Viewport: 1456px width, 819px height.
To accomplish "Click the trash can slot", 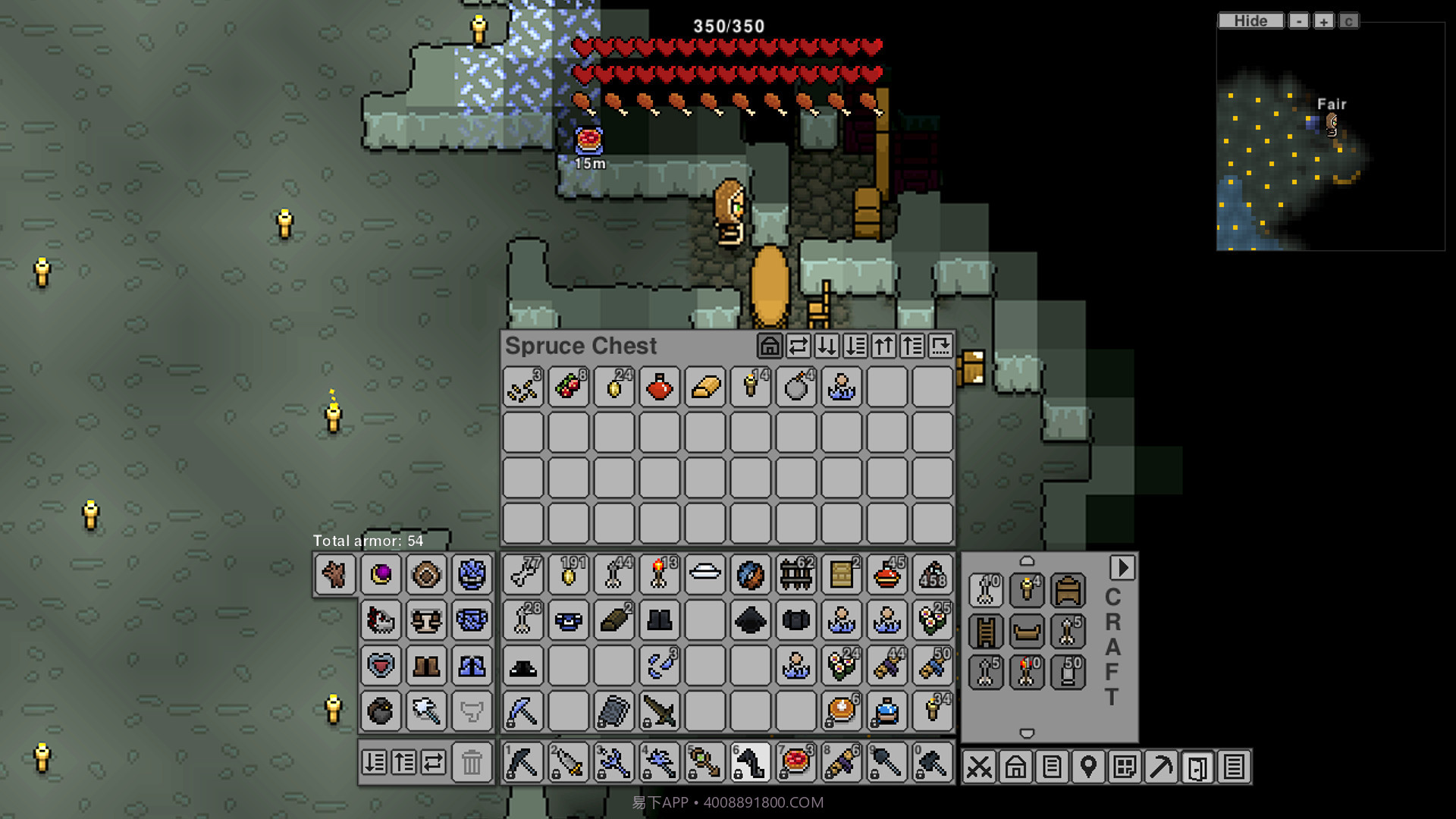I will (x=471, y=762).
